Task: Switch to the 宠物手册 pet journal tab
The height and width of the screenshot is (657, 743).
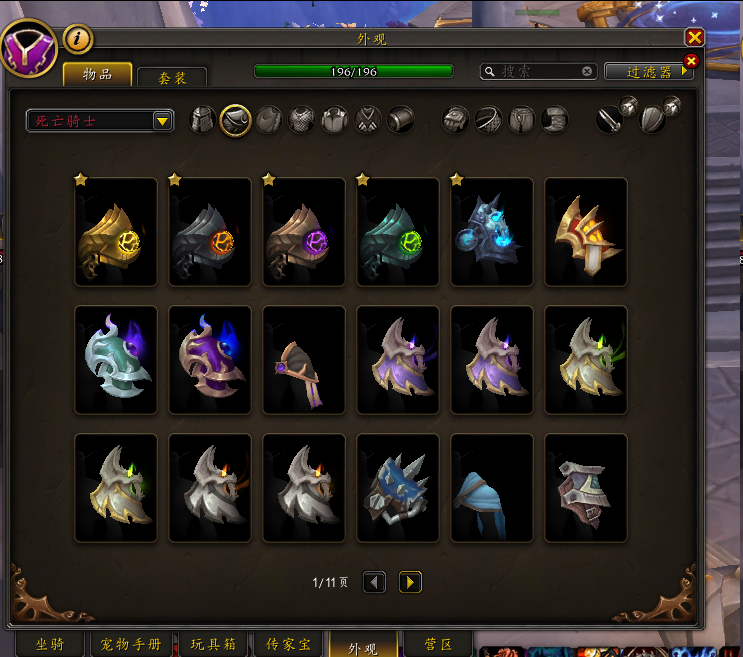Action: click(x=133, y=645)
